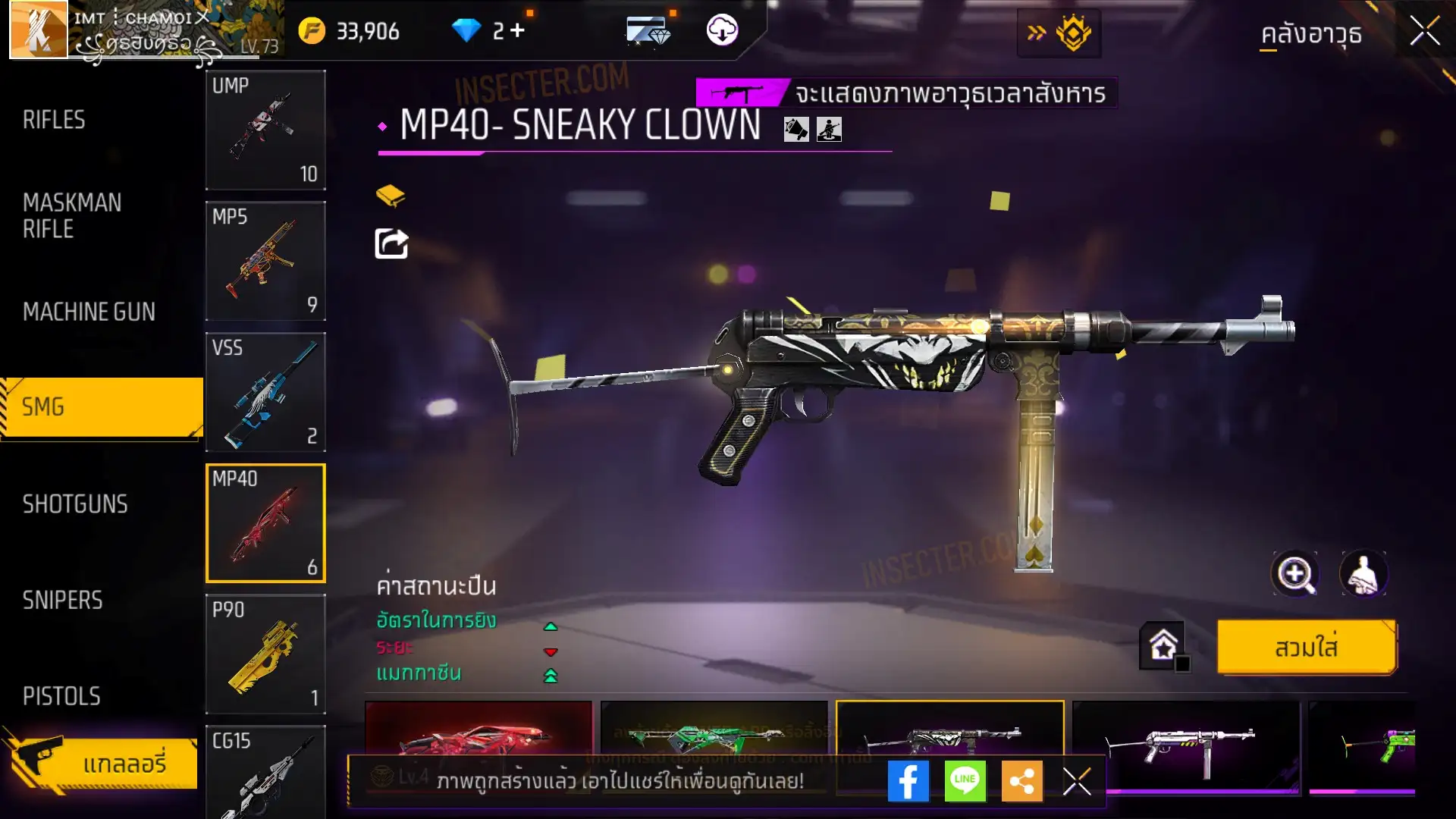1456x819 pixels.
Task: Close the weapon armory screen
Action: (x=1424, y=32)
